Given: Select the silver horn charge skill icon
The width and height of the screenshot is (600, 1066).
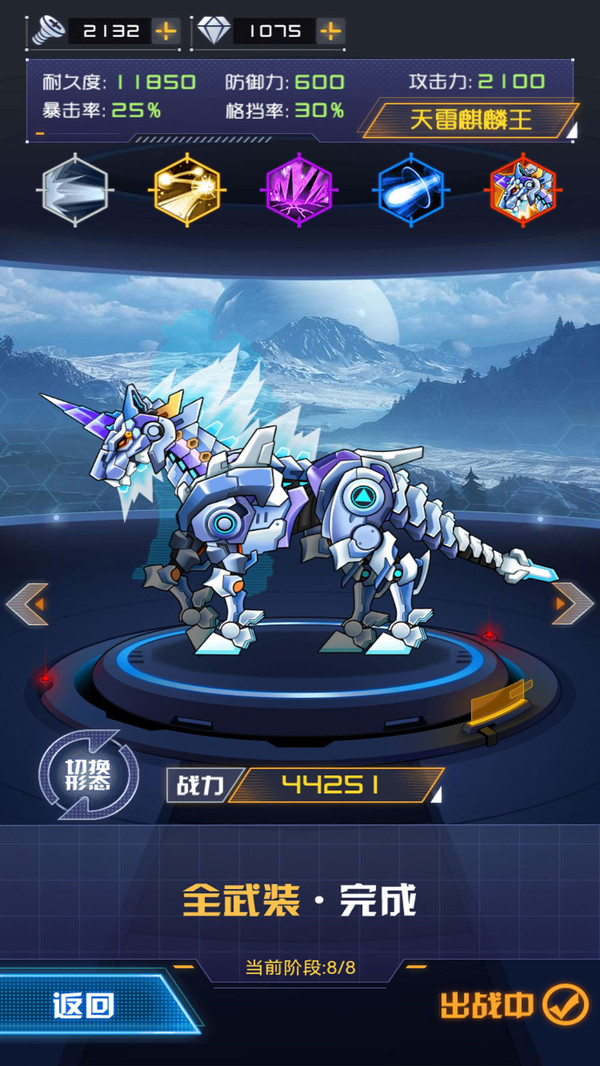Looking at the screenshot, I should click(76, 188).
